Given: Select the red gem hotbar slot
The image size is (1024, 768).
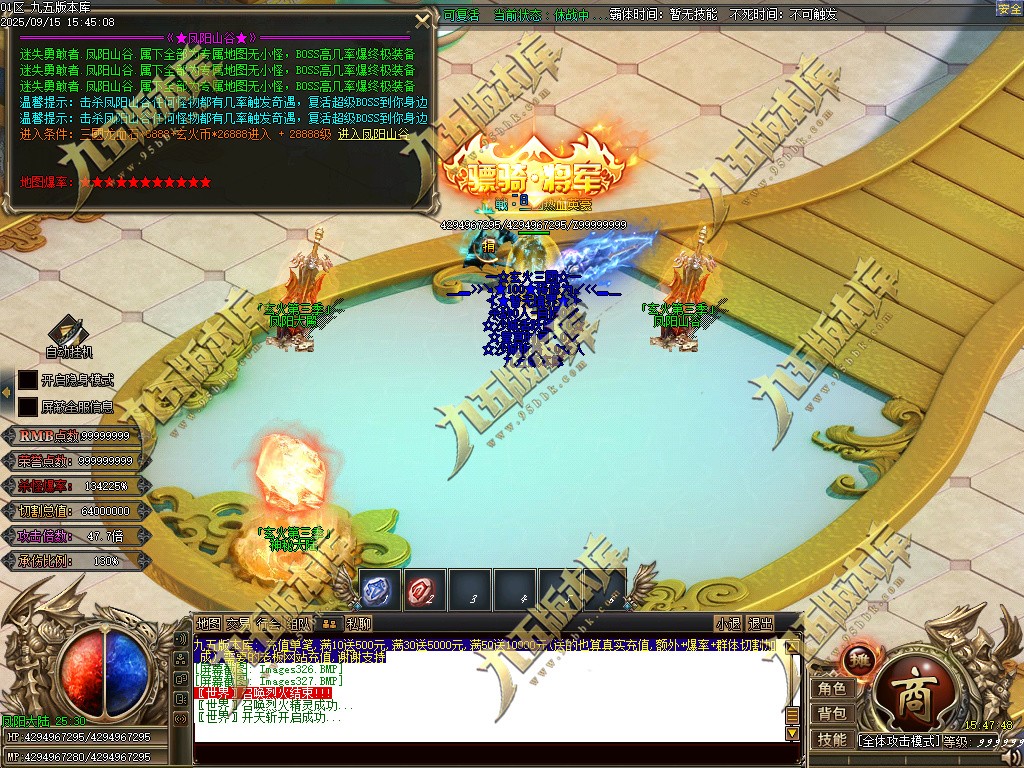Looking at the screenshot, I should [425, 590].
